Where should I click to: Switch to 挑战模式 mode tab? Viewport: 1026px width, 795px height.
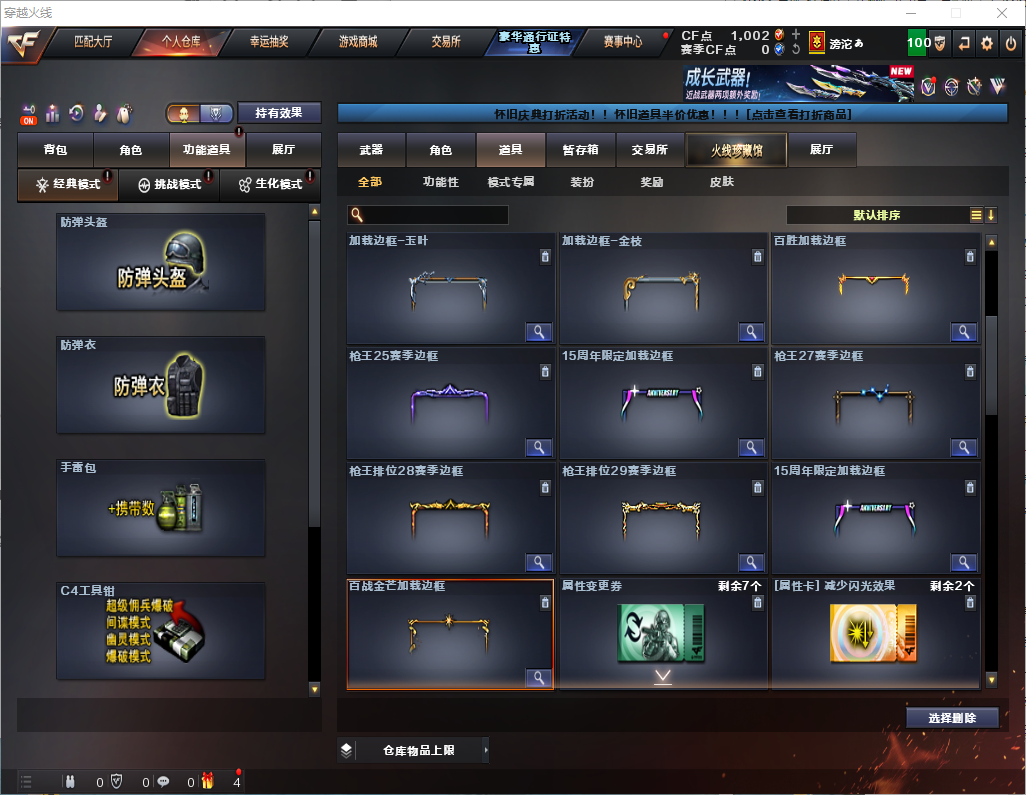(169, 185)
